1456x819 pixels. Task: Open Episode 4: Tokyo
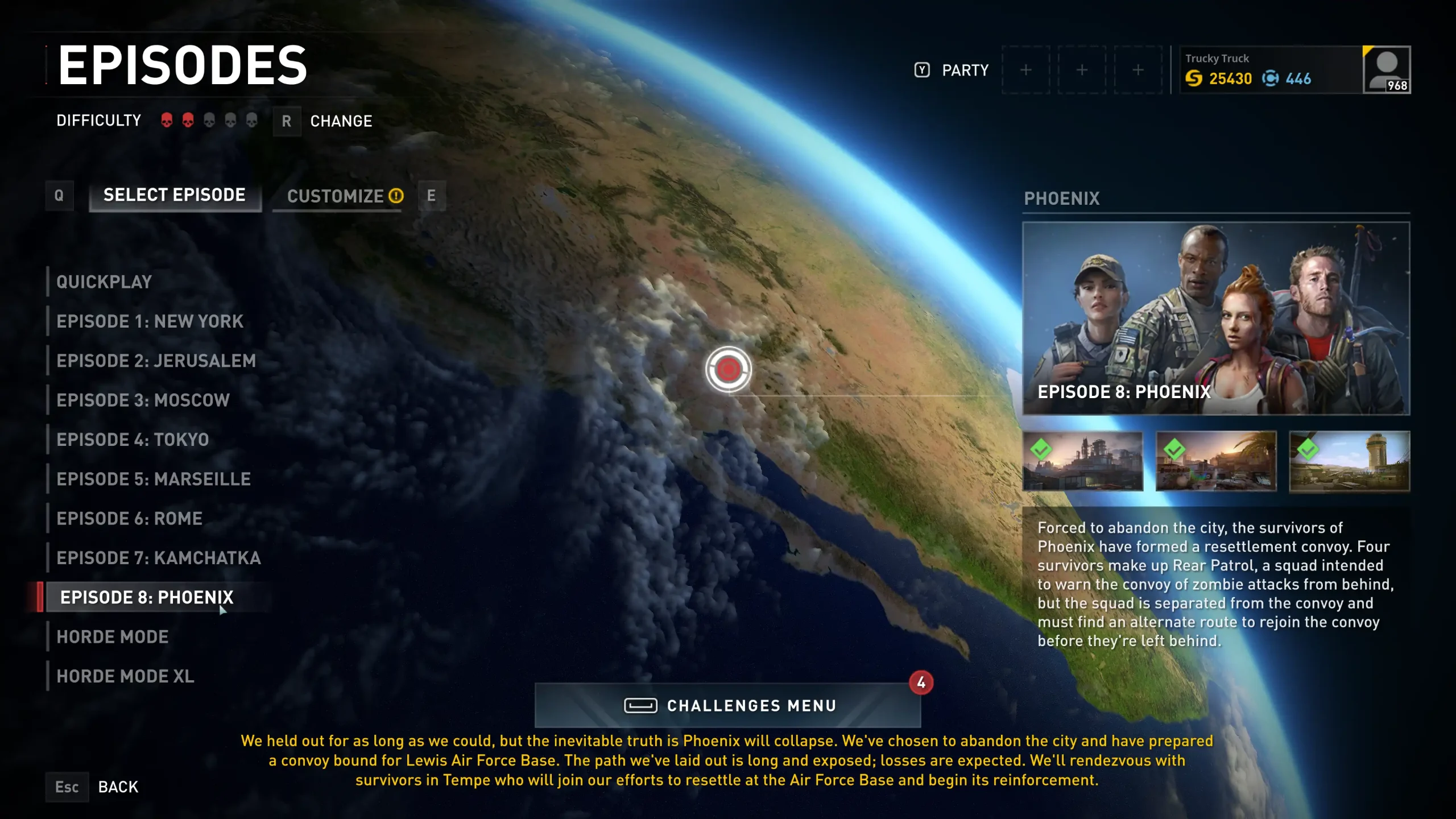[133, 440]
